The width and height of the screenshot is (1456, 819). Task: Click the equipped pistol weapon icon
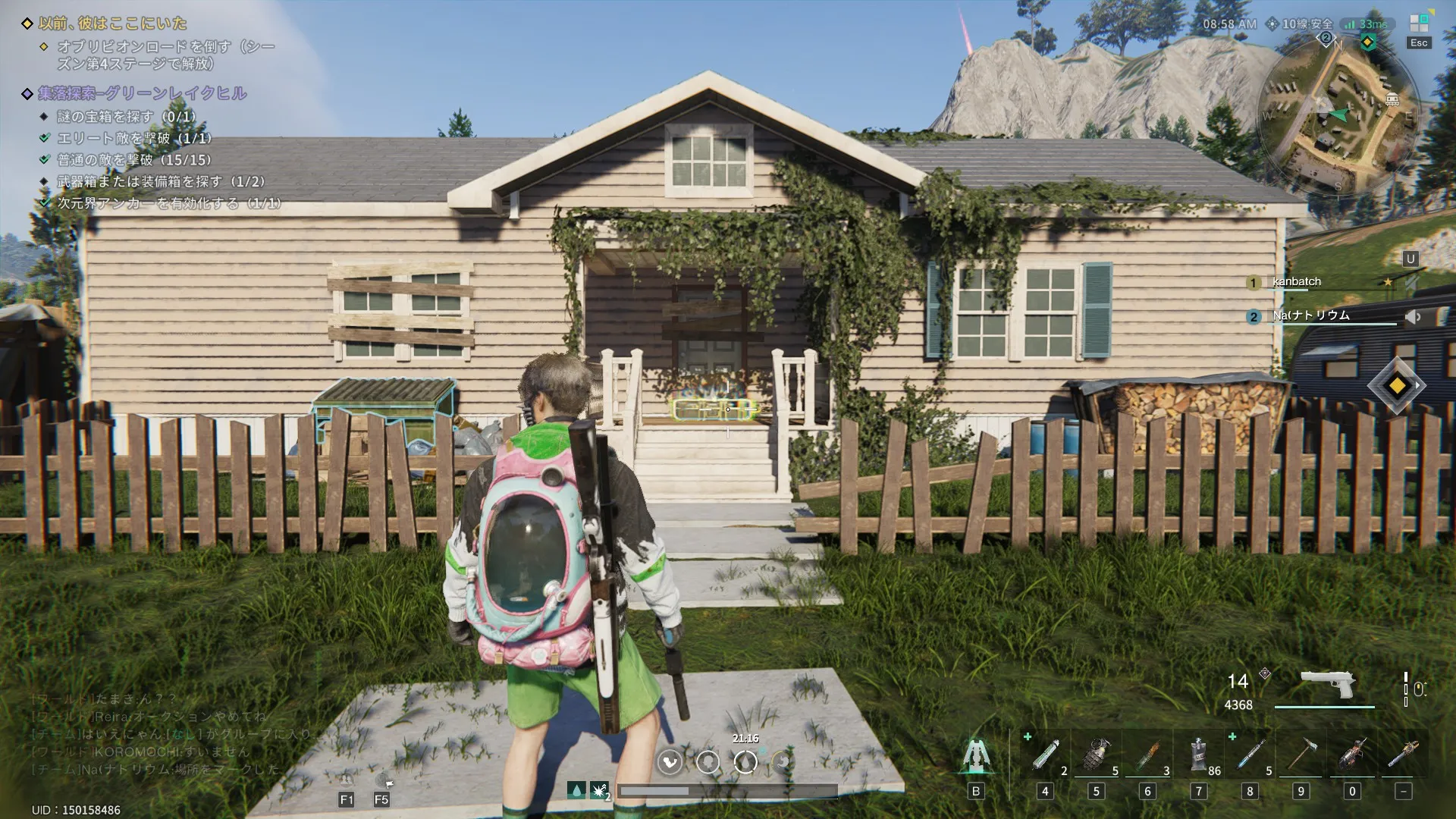coord(1327,685)
